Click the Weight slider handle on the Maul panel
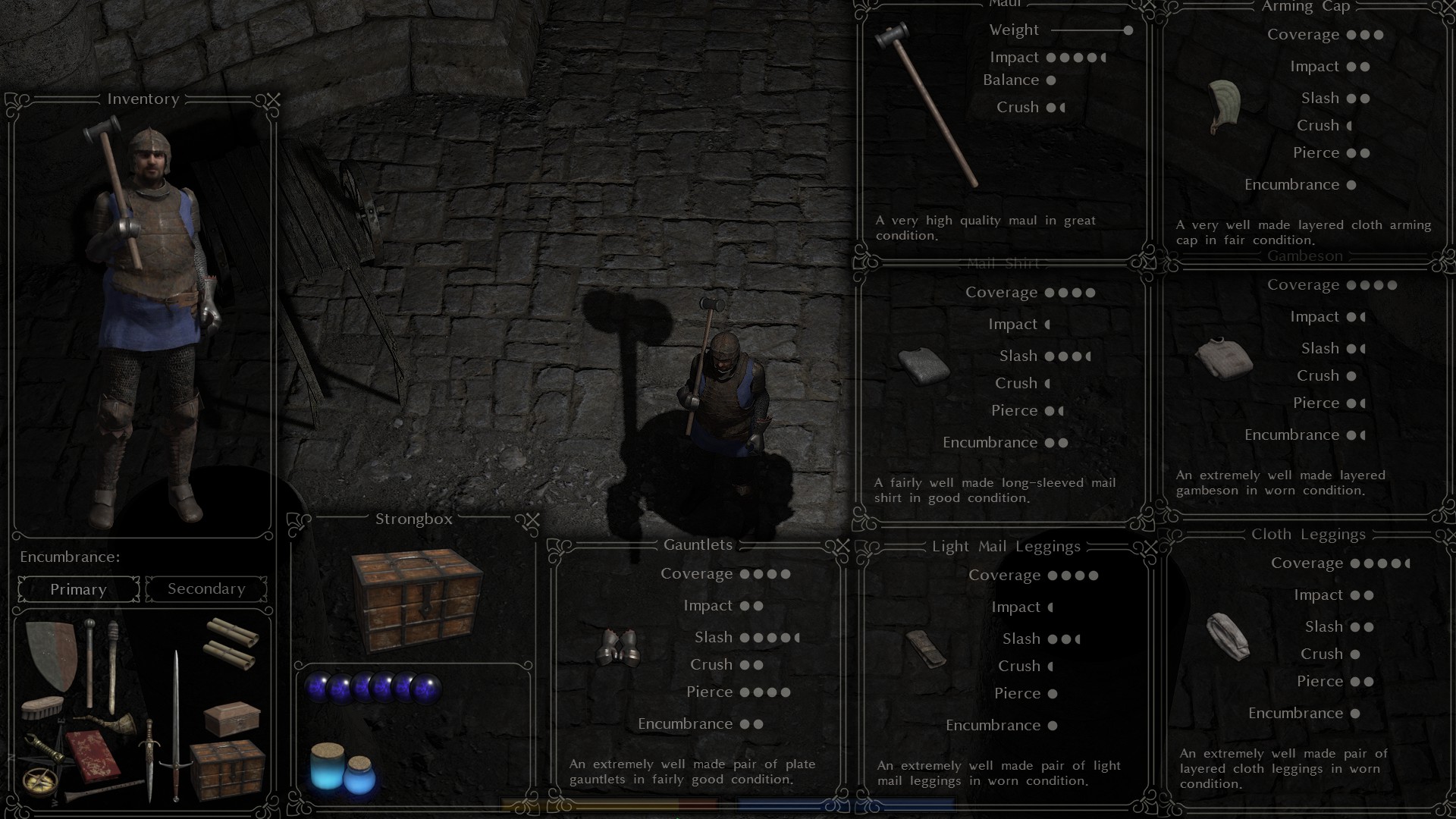 click(1127, 30)
